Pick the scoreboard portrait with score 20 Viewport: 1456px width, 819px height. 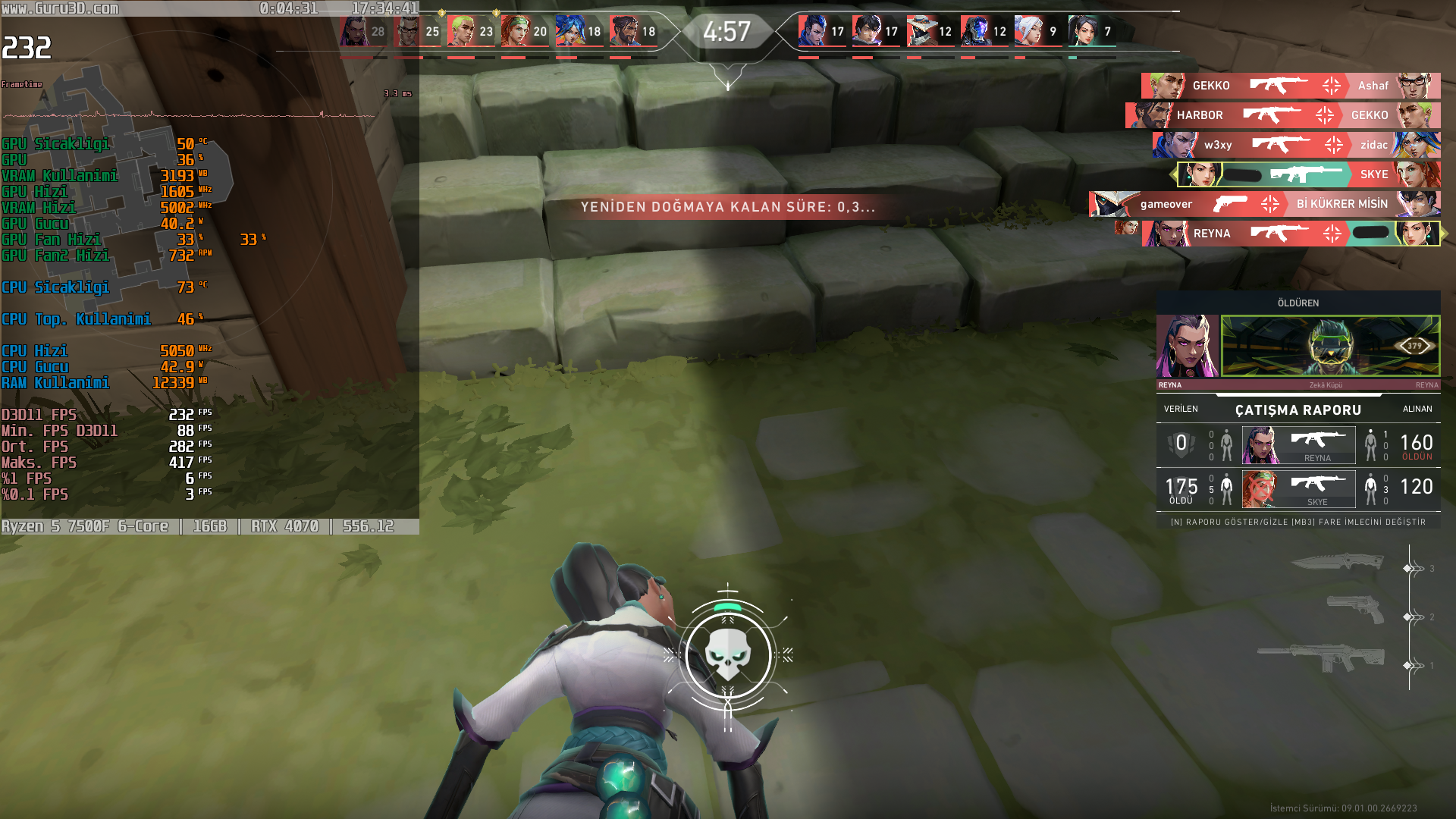(x=516, y=32)
